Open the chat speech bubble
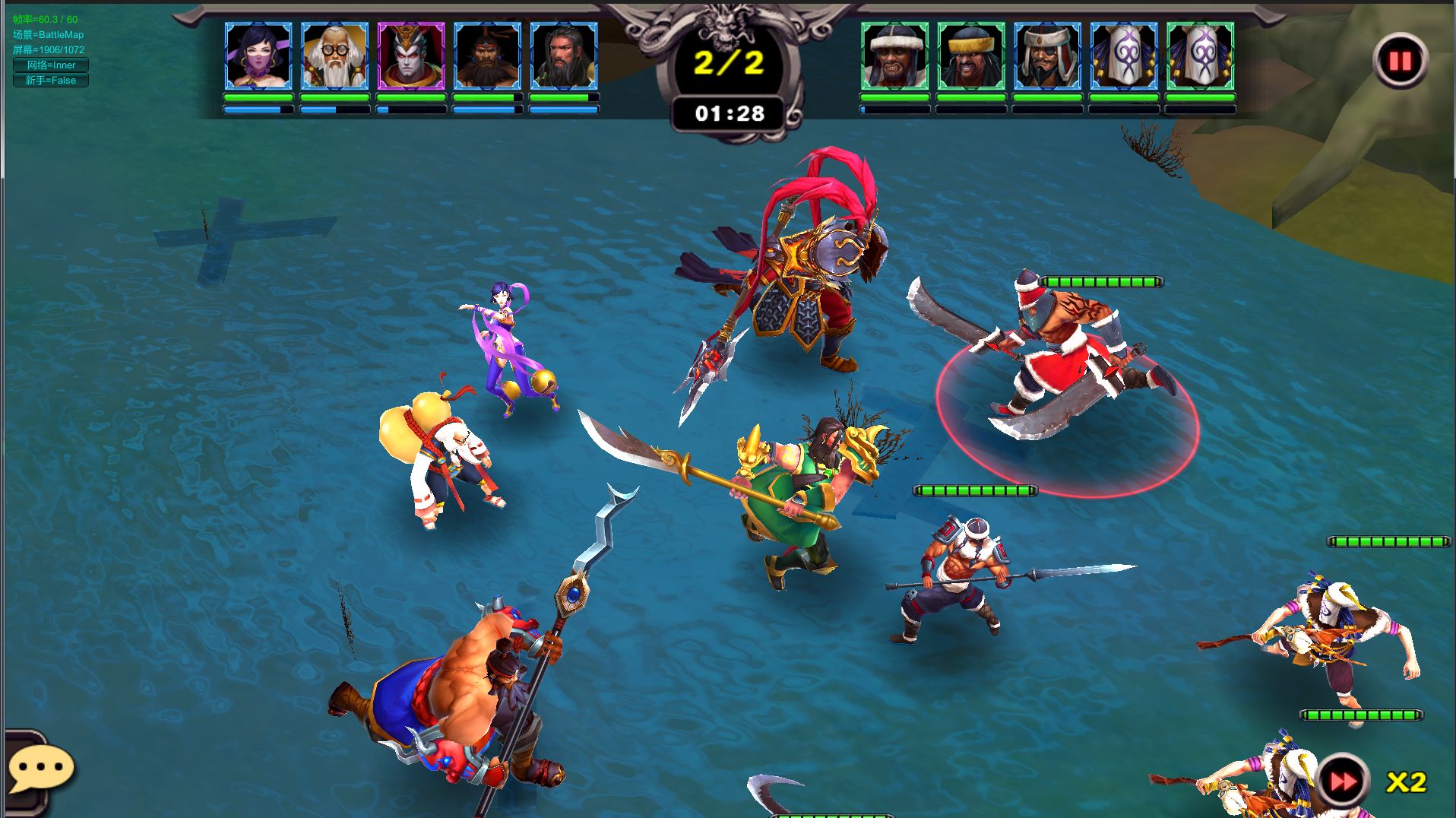The width and height of the screenshot is (1456, 818). click(x=40, y=769)
